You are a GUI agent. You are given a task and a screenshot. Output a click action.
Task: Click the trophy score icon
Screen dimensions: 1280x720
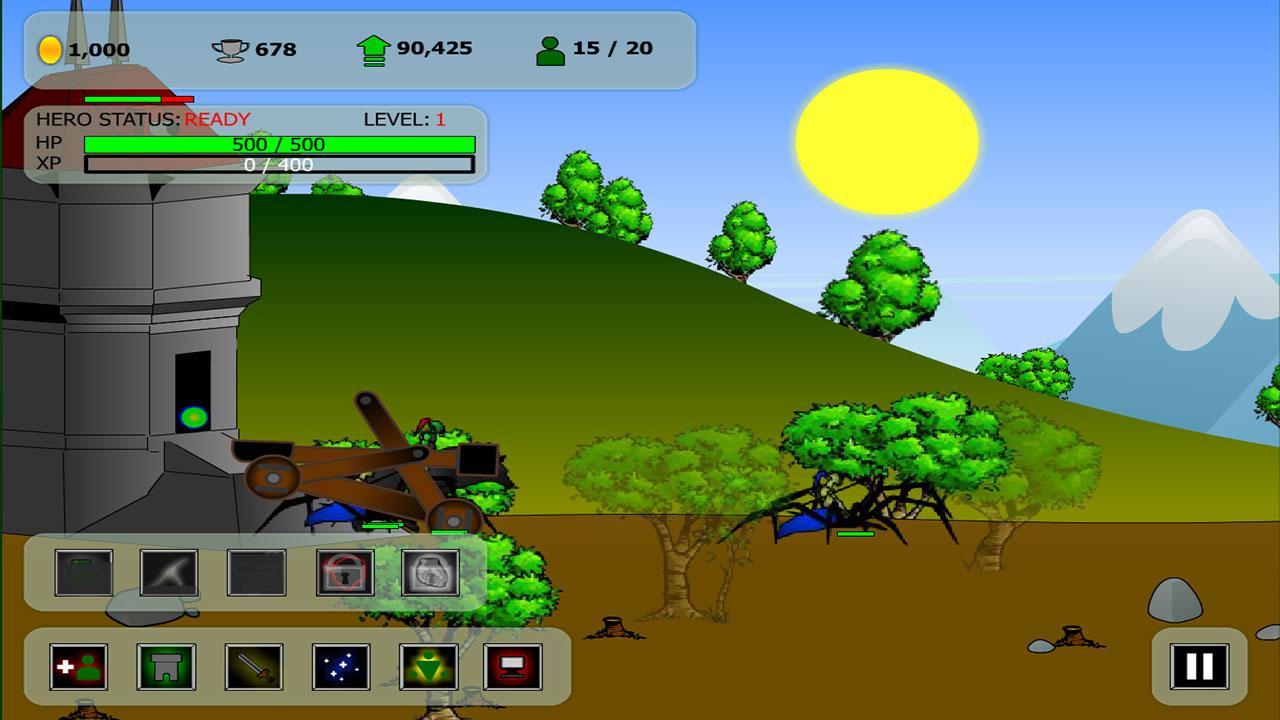pyautogui.click(x=231, y=46)
